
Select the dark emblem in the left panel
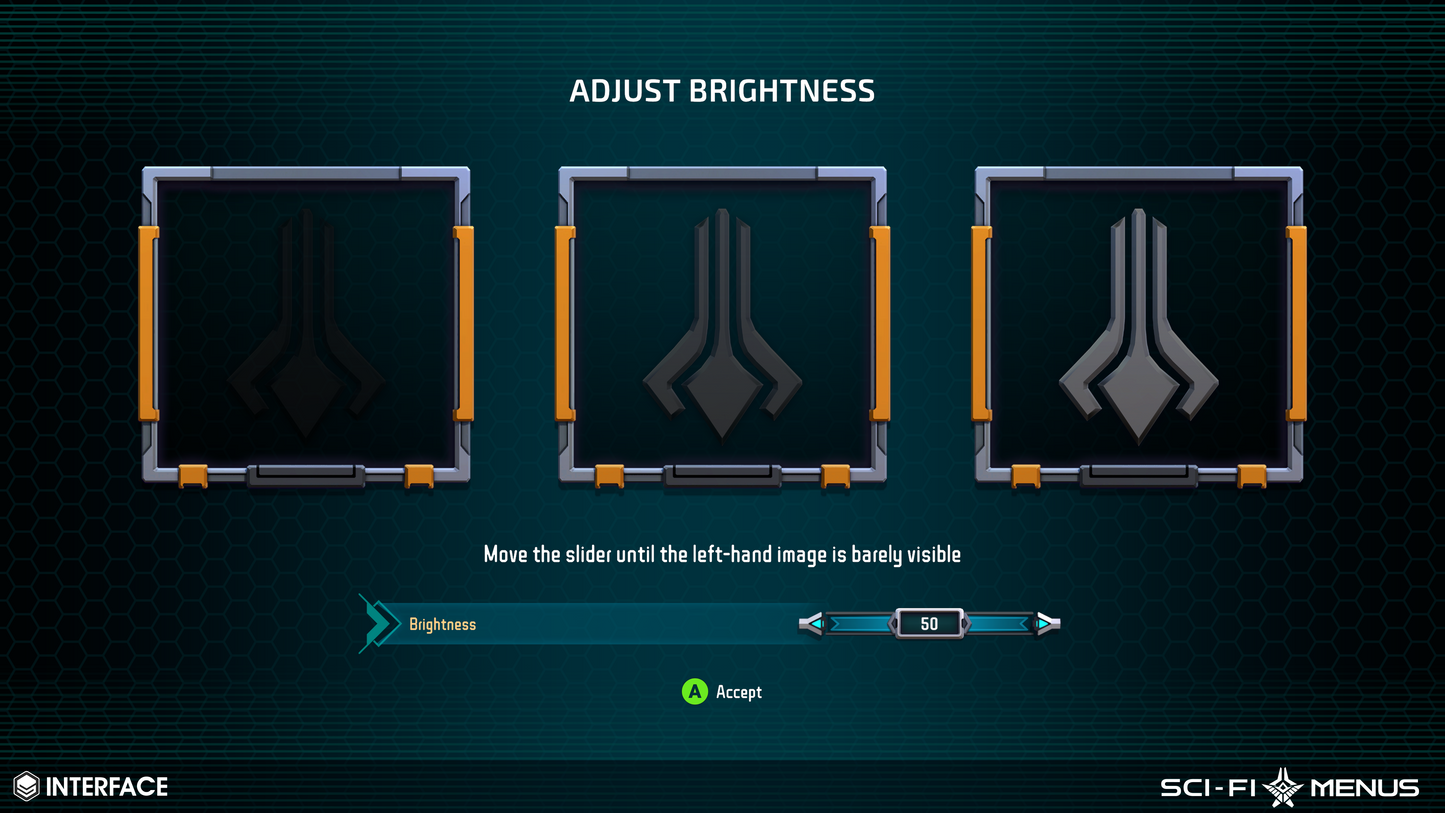(305, 330)
